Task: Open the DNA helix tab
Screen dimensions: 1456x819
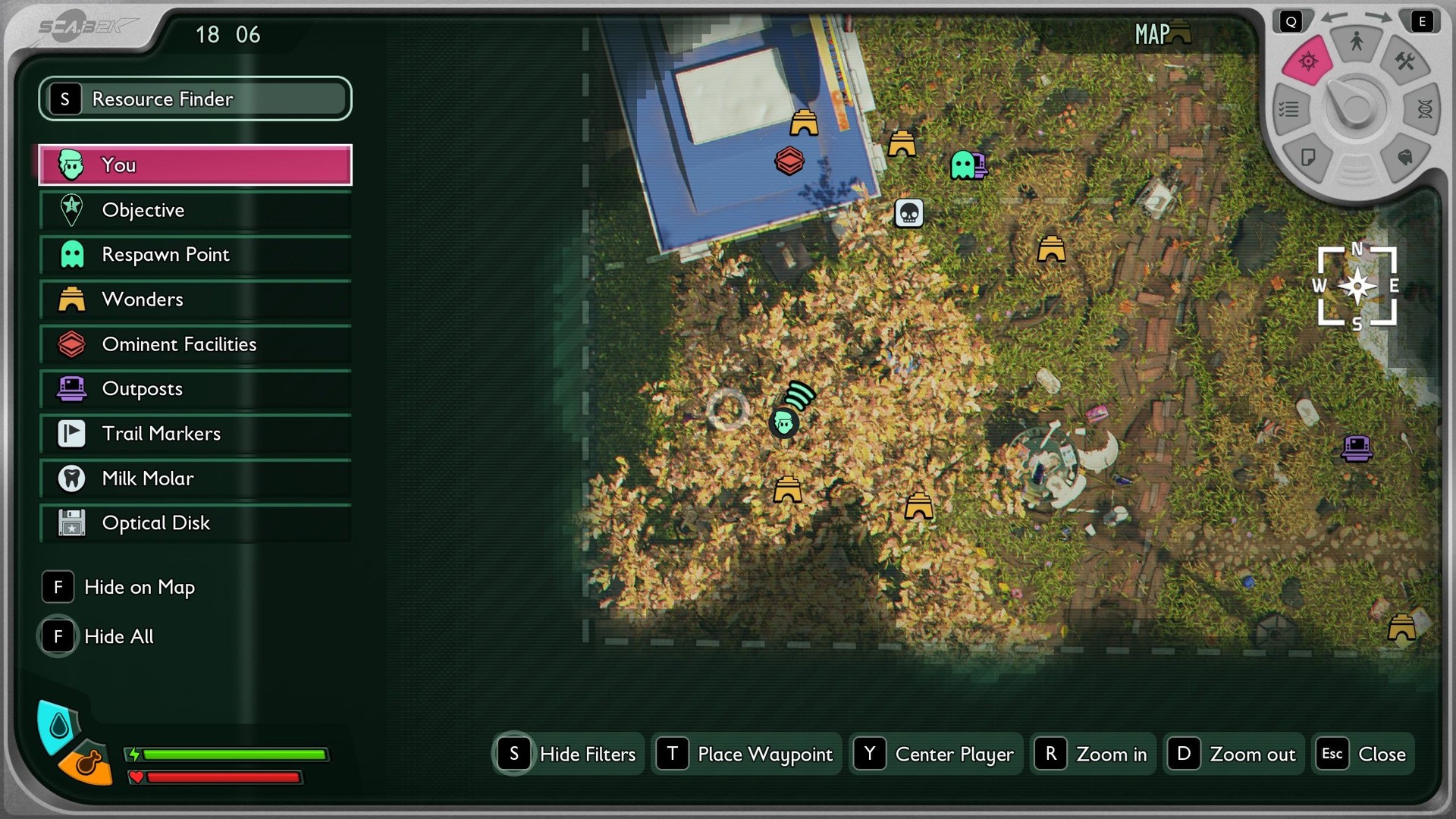Action: click(1423, 109)
